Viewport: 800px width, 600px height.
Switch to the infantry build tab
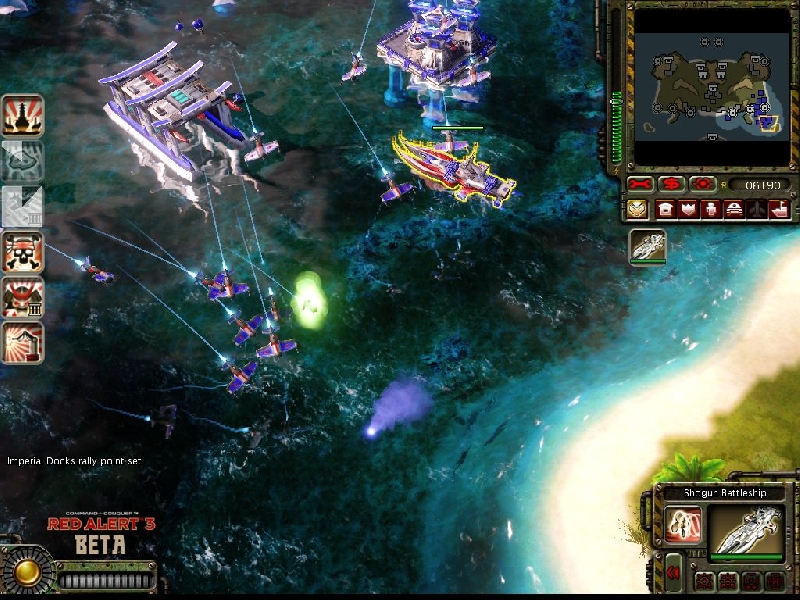(710, 209)
